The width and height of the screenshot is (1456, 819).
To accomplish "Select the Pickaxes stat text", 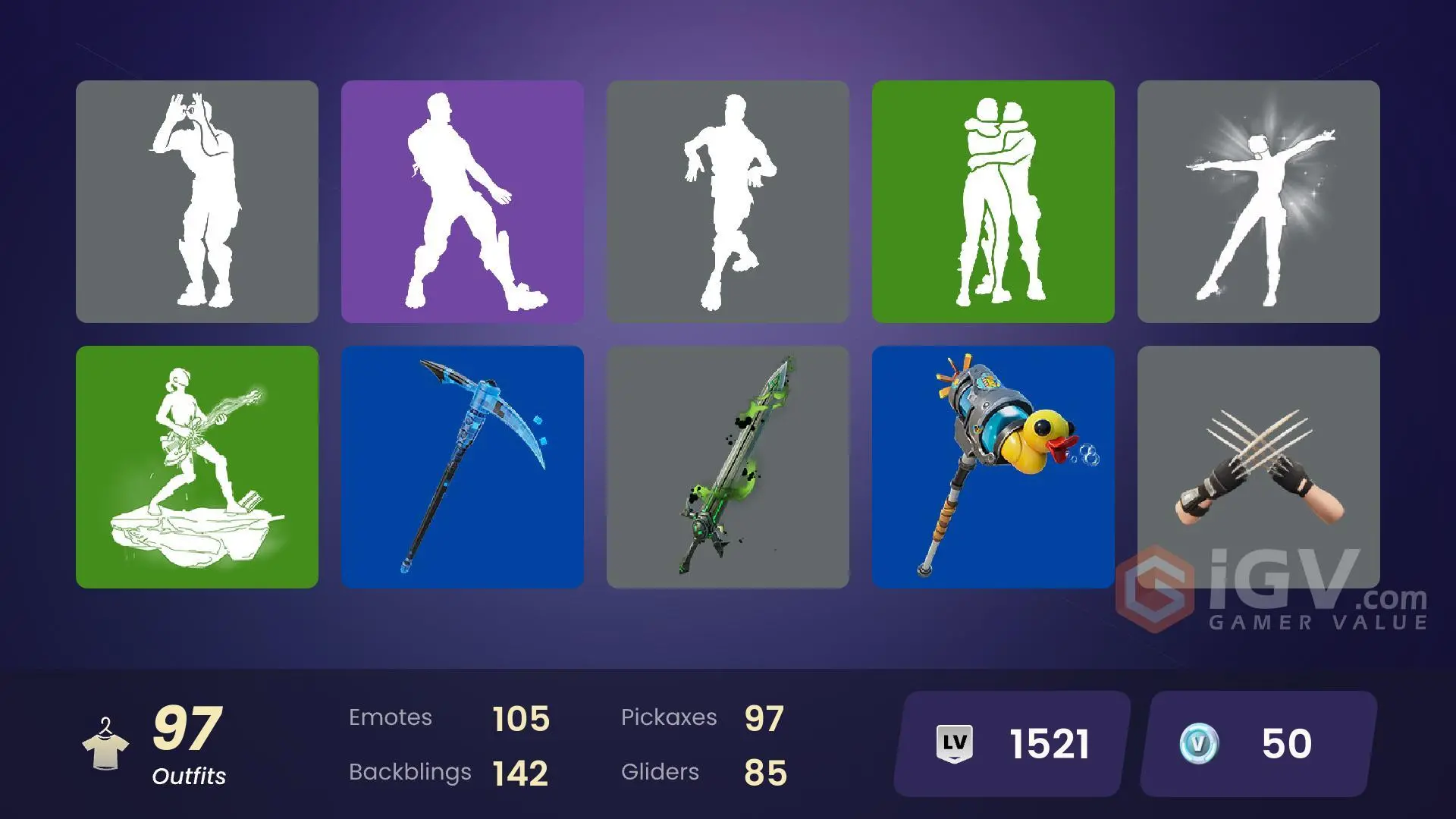I will pyautogui.click(x=670, y=717).
